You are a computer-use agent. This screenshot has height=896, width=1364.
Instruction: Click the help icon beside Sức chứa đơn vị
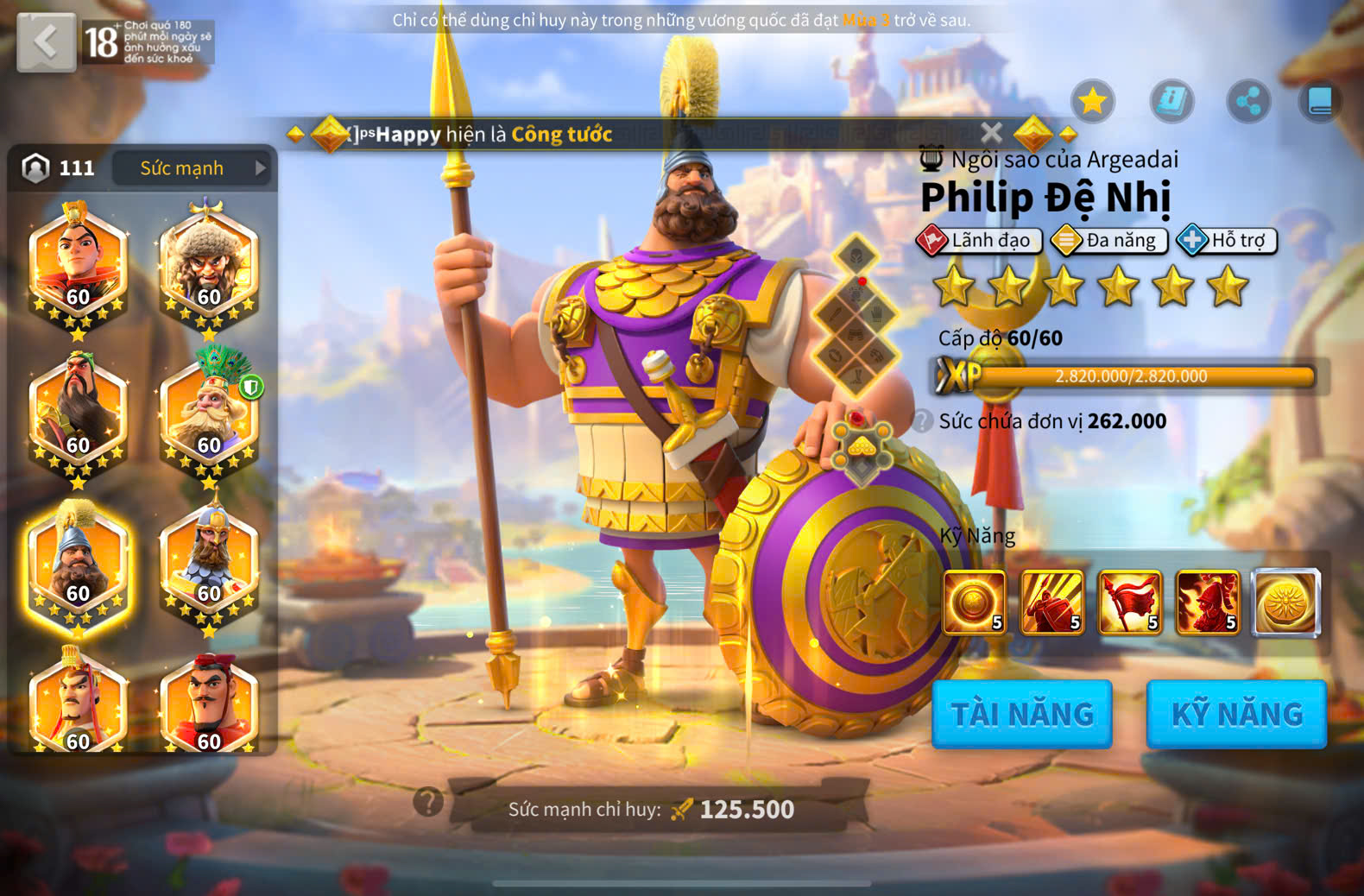[x=923, y=421]
